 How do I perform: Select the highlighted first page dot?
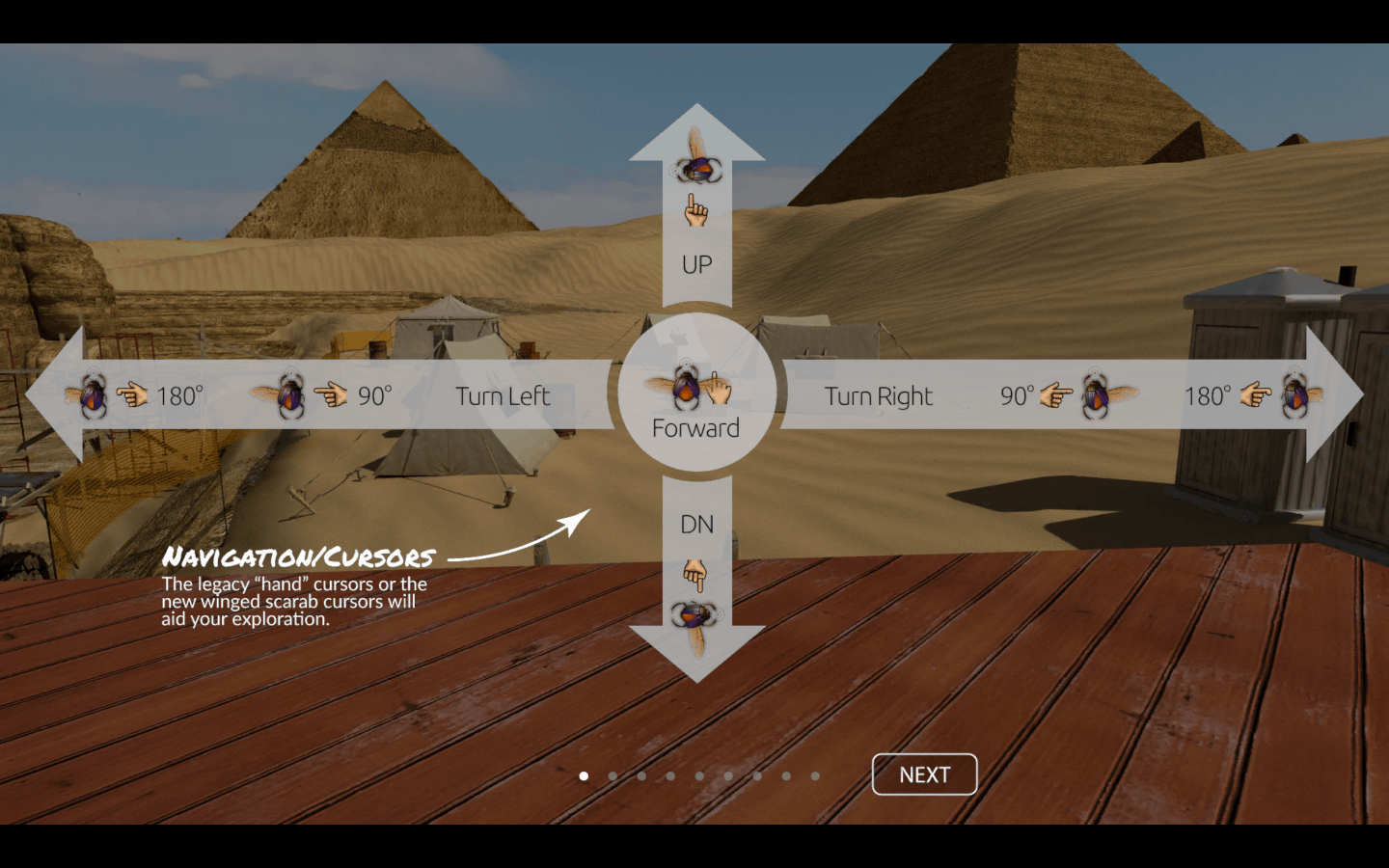[x=584, y=775]
